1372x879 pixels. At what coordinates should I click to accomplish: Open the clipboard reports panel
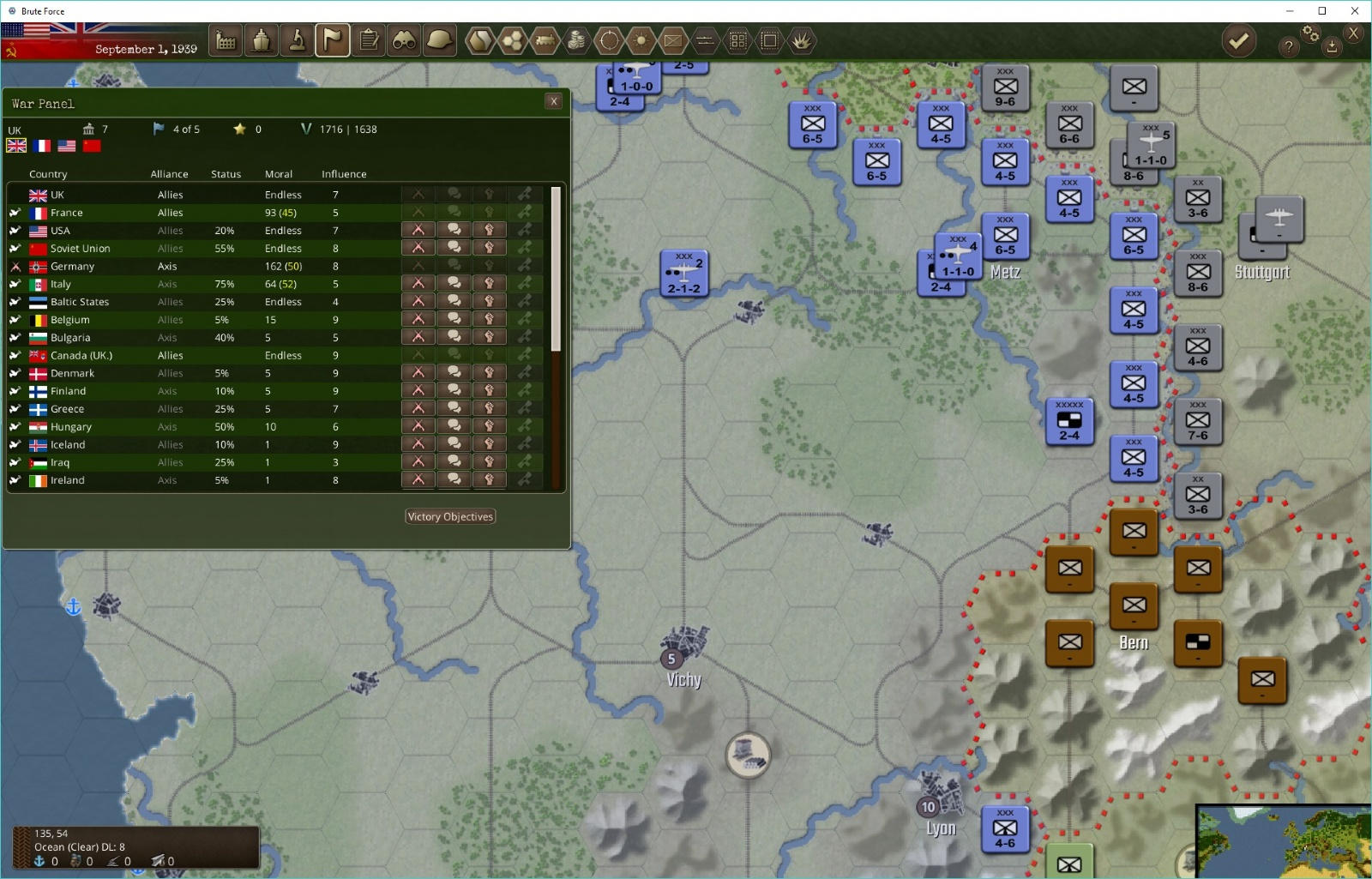(370, 40)
